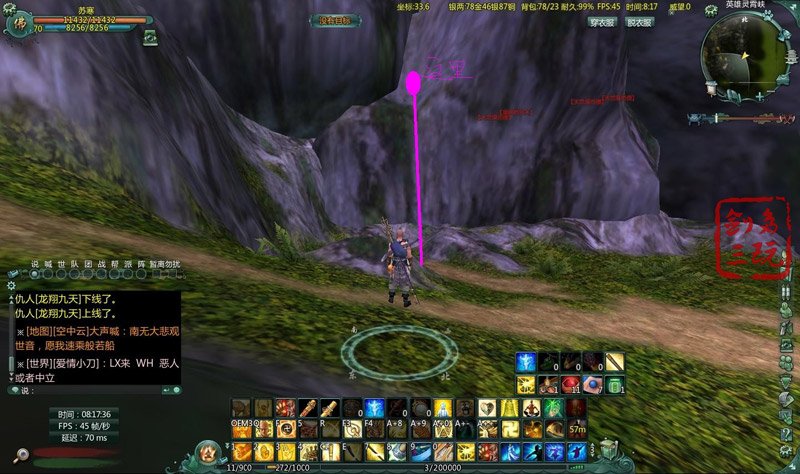
Task: Activate the skill showing 57m cooldown
Action: coord(577,428)
